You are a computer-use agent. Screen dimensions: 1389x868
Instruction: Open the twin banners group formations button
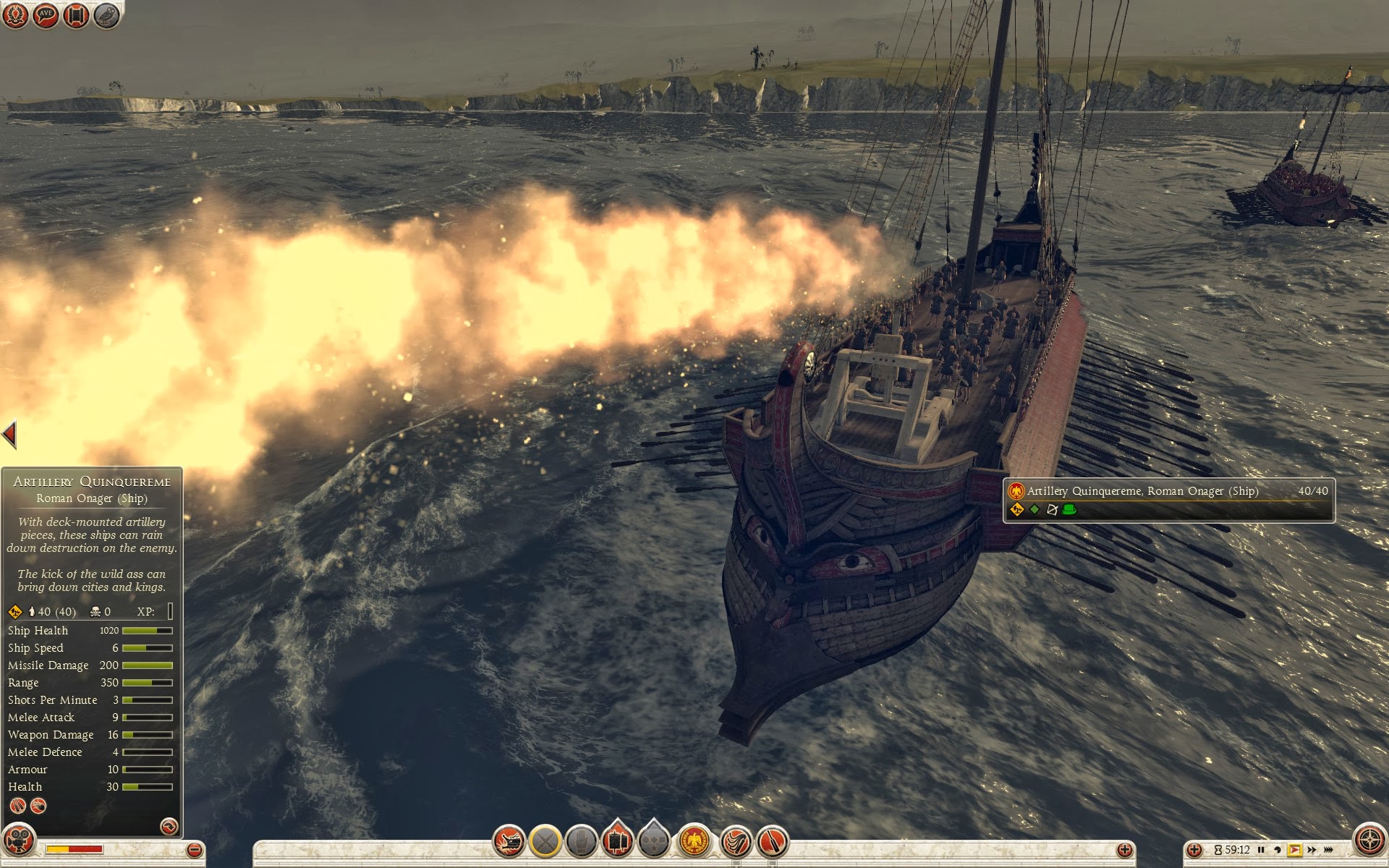pos(617,841)
